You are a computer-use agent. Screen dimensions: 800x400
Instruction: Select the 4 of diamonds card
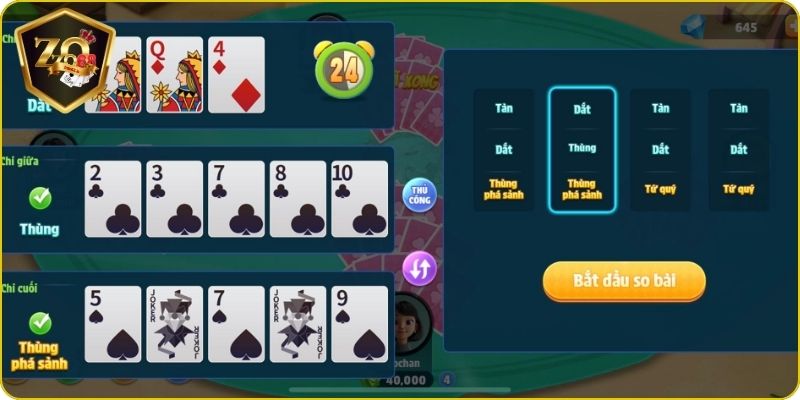pyautogui.click(x=237, y=75)
